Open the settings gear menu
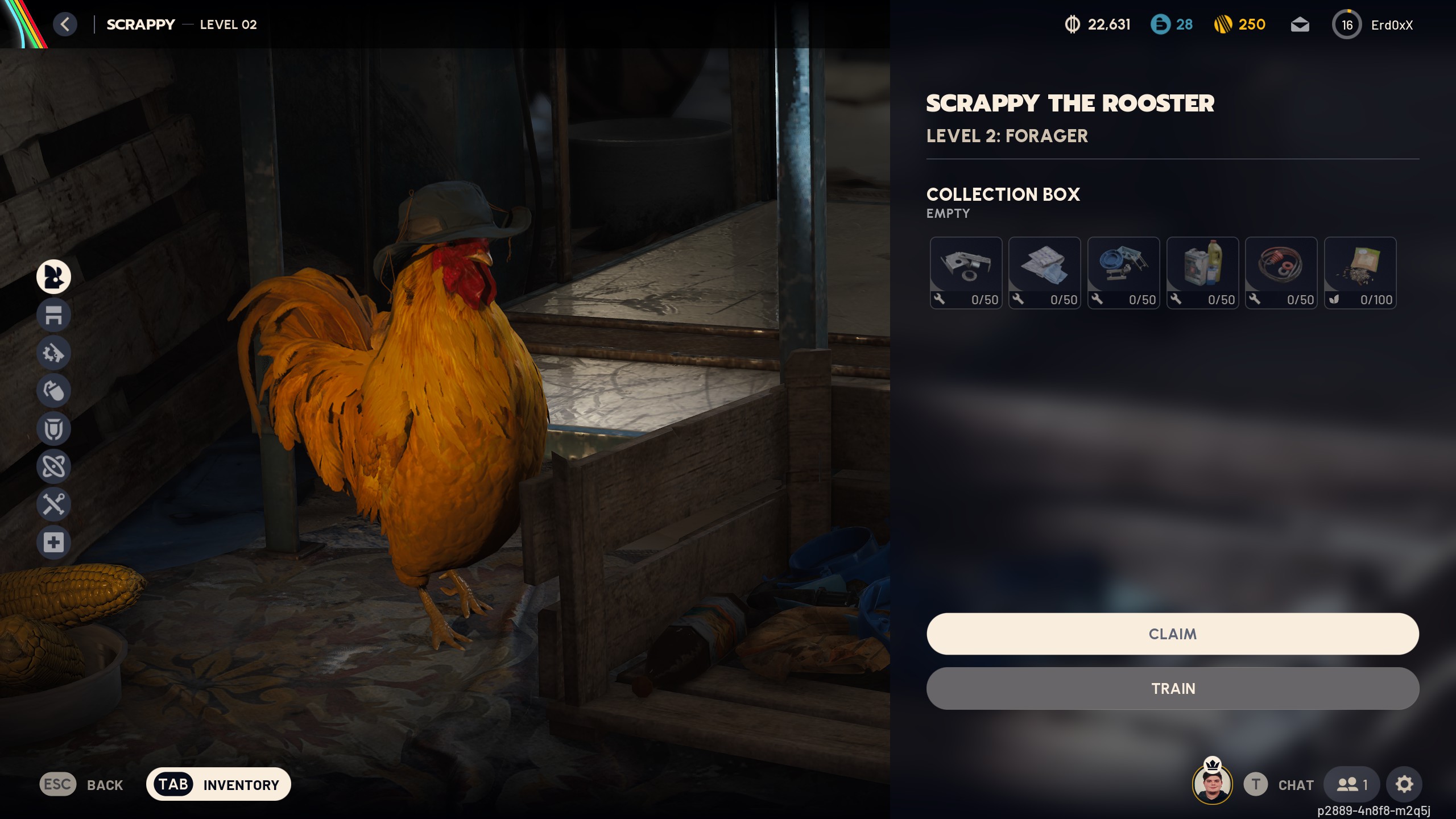This screenshot has width=1456, height=819. pyautogui.click(x=1404, y=784)
